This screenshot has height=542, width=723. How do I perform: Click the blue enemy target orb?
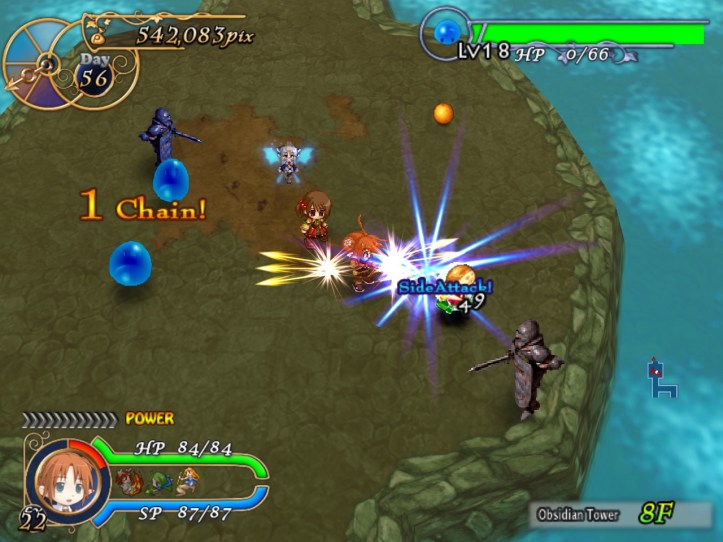pyautogui.click(x=446, y=35)
